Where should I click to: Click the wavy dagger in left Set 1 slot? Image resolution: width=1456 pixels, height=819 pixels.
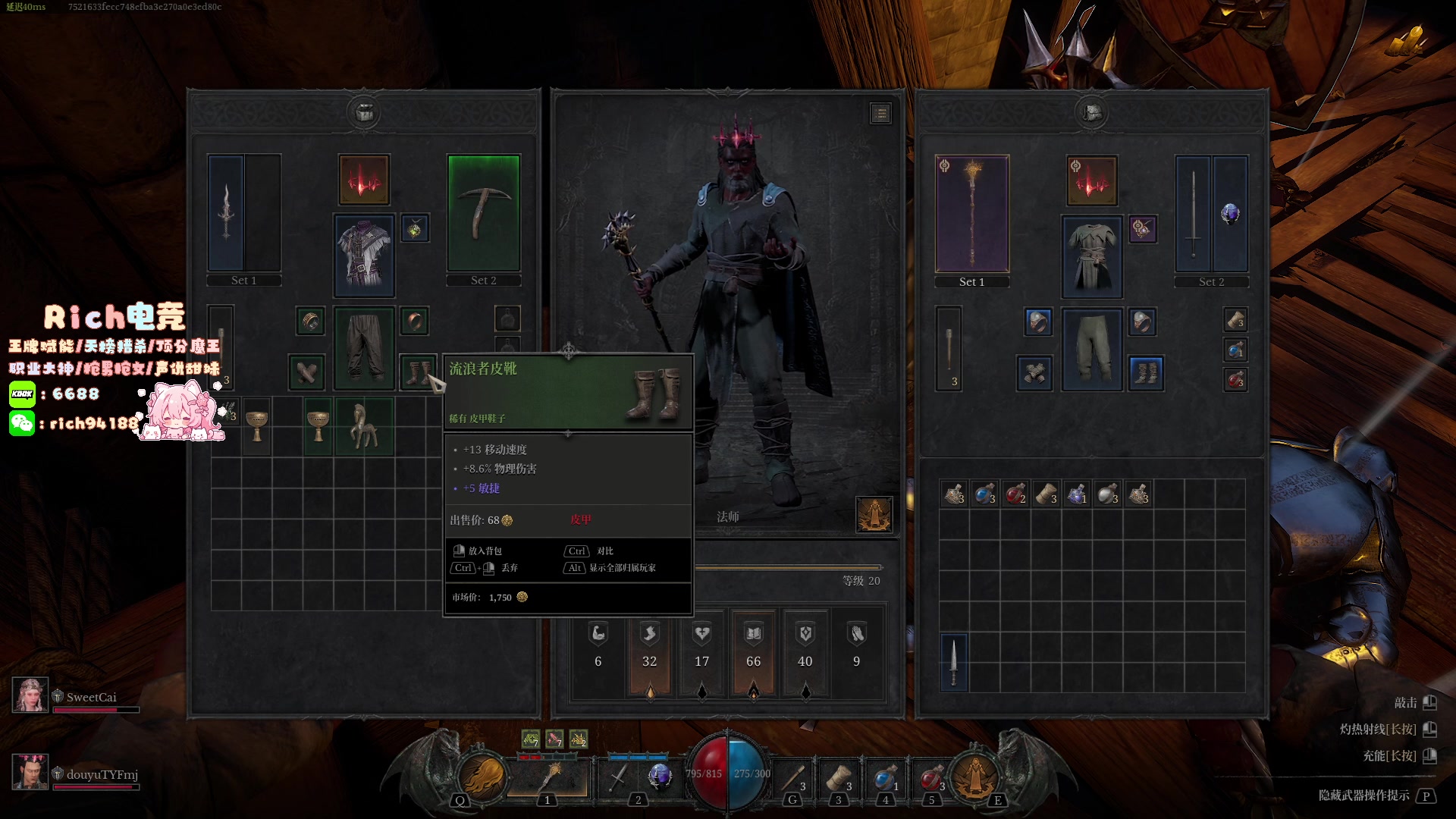click(x=226, y=212)
